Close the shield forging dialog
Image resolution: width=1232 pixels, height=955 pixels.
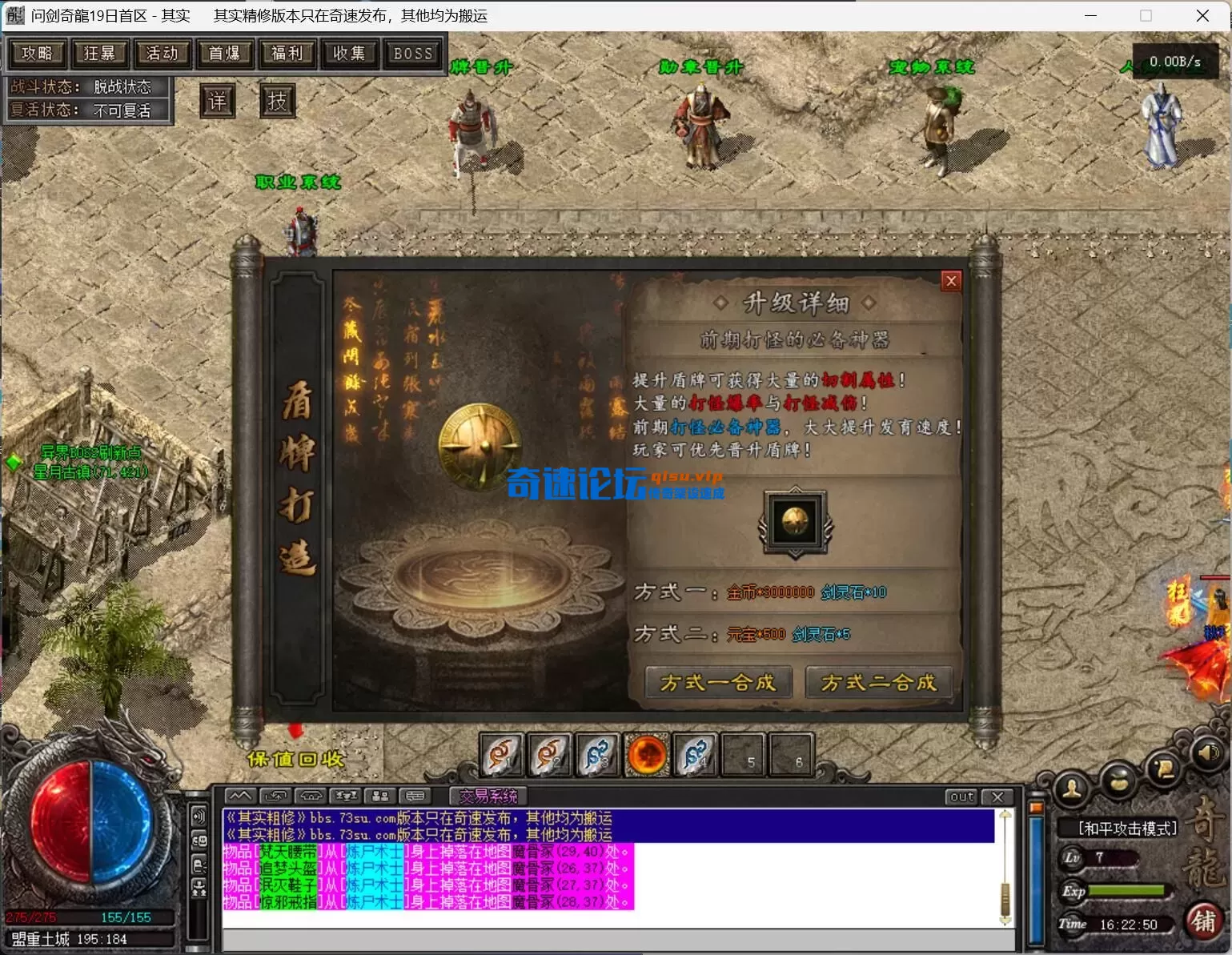pos(950,281)
